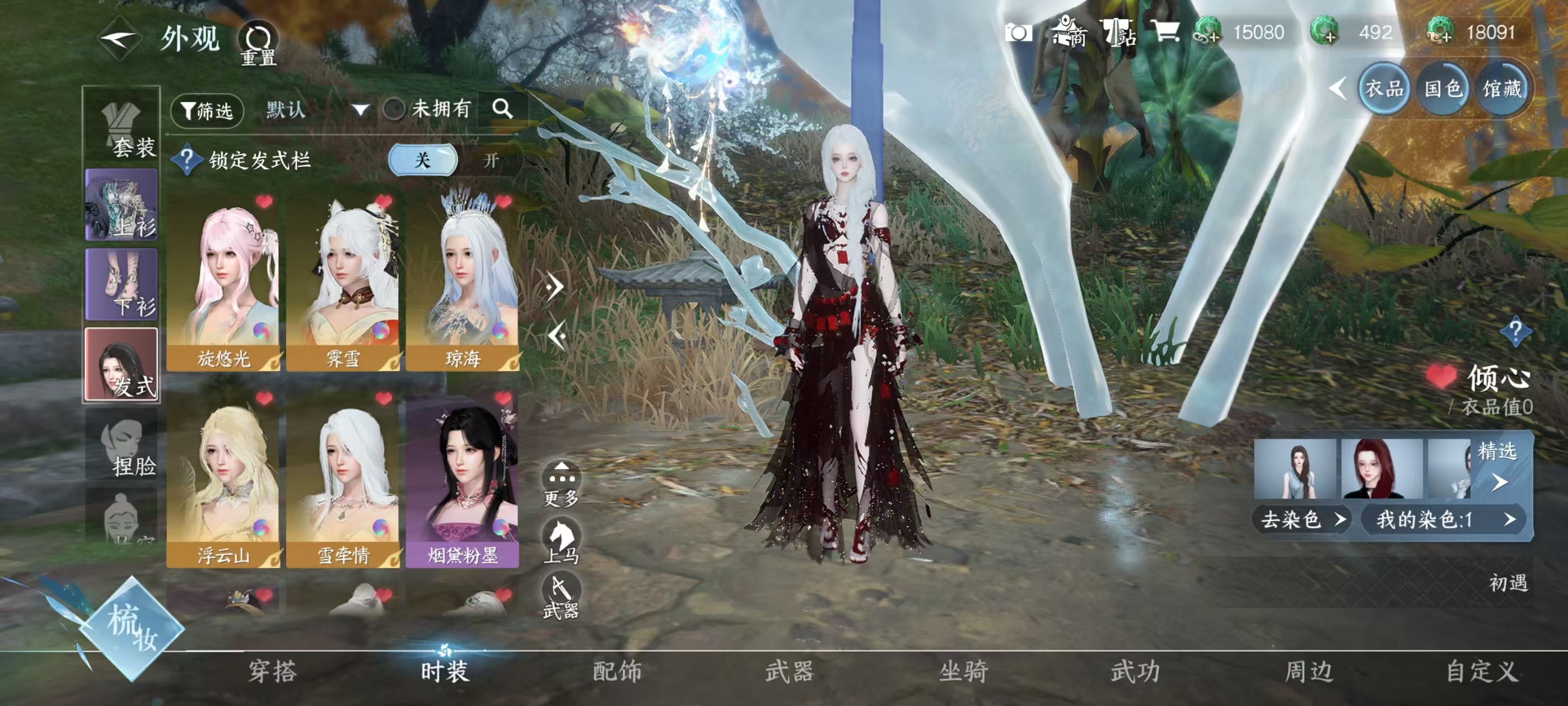Open the 默认 sorting dropdown
The image size is (1568, 706).
tap(316, 110)
